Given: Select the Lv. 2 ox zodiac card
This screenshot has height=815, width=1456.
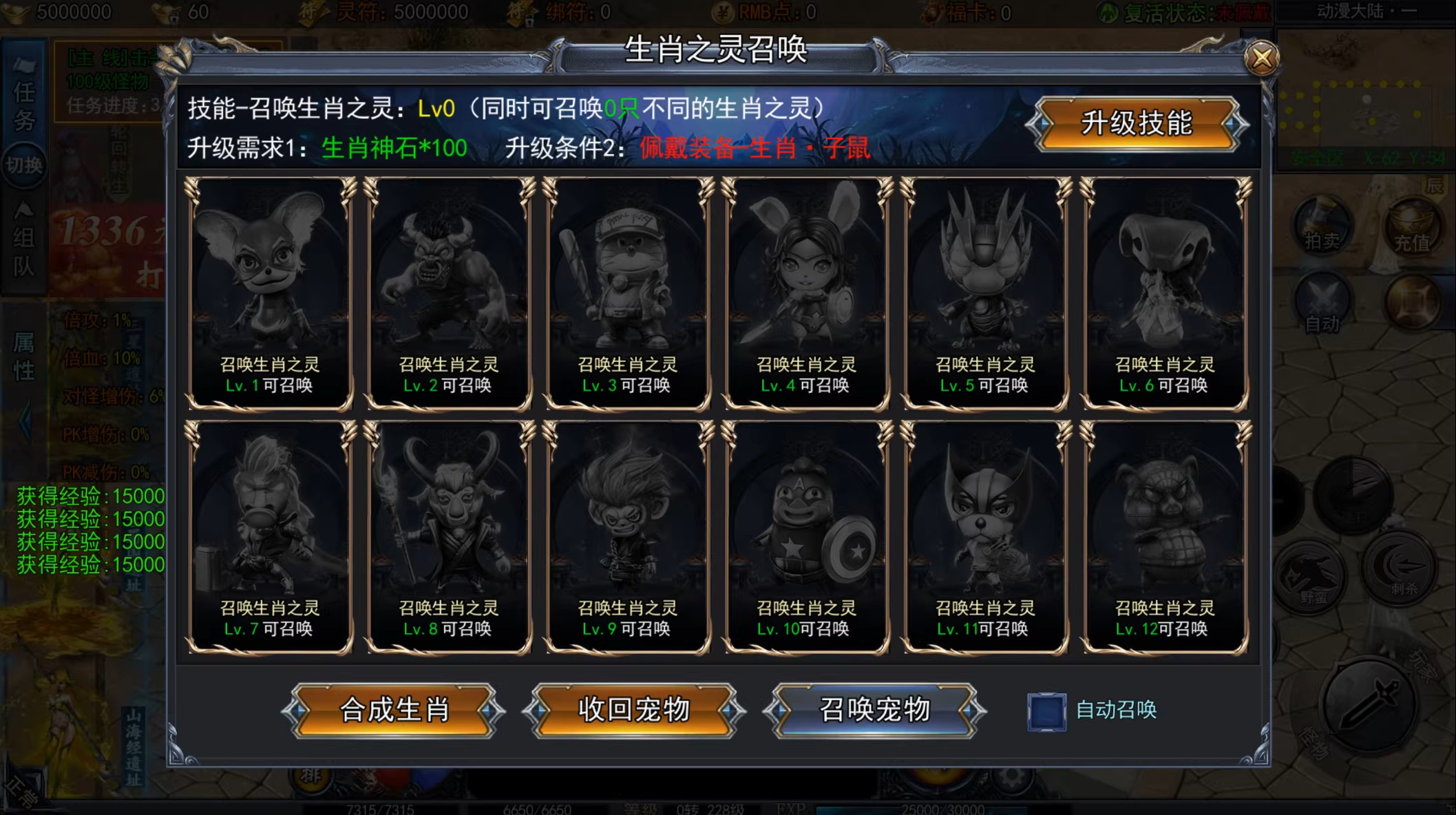Looking at the screenshot, I should click(x=448, y=294).
